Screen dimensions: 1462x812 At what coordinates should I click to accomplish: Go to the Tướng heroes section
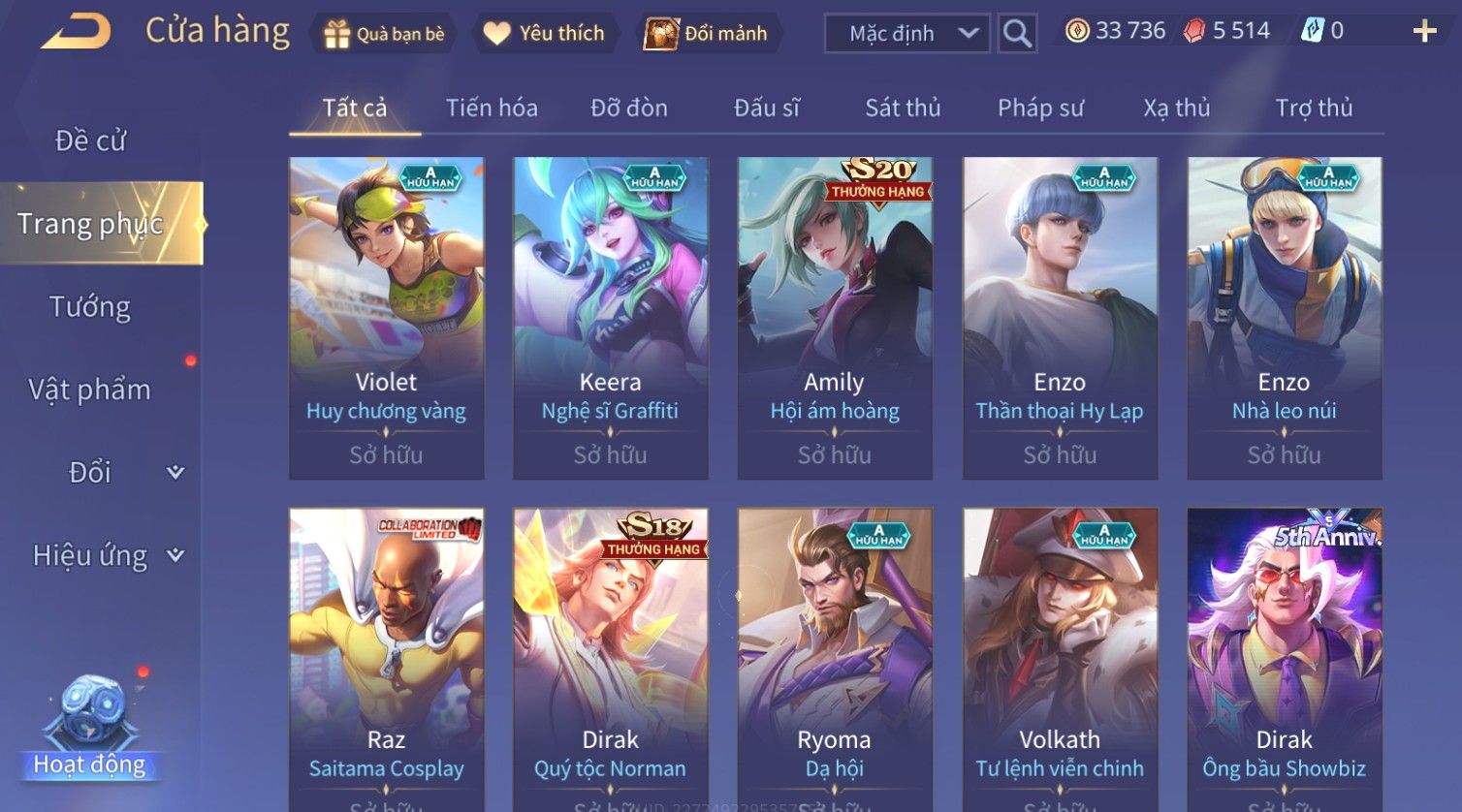(x=90, y=307)
